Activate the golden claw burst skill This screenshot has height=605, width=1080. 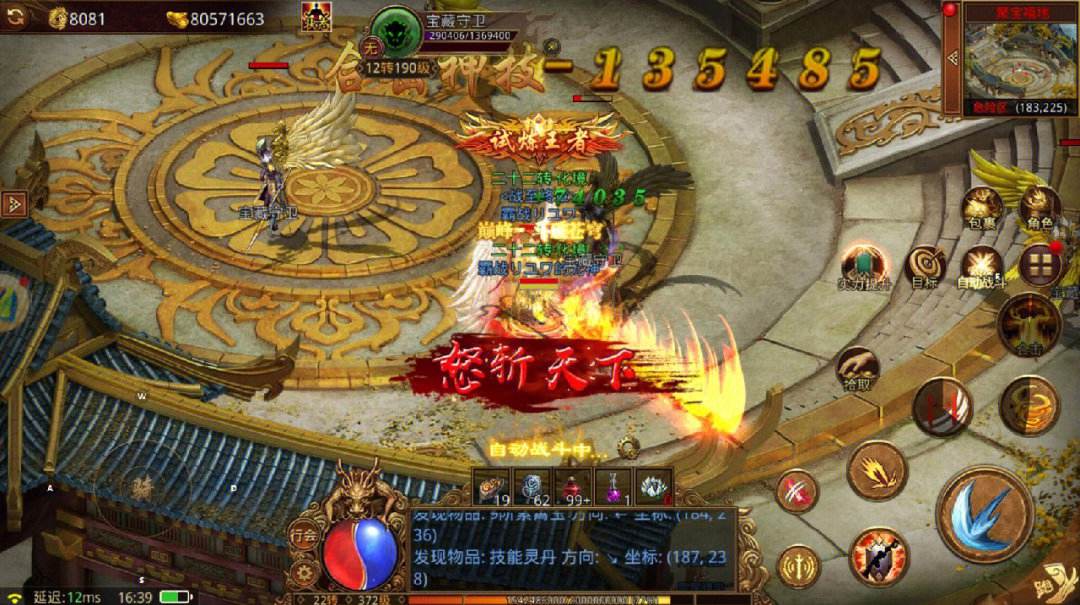pos(877,470)
